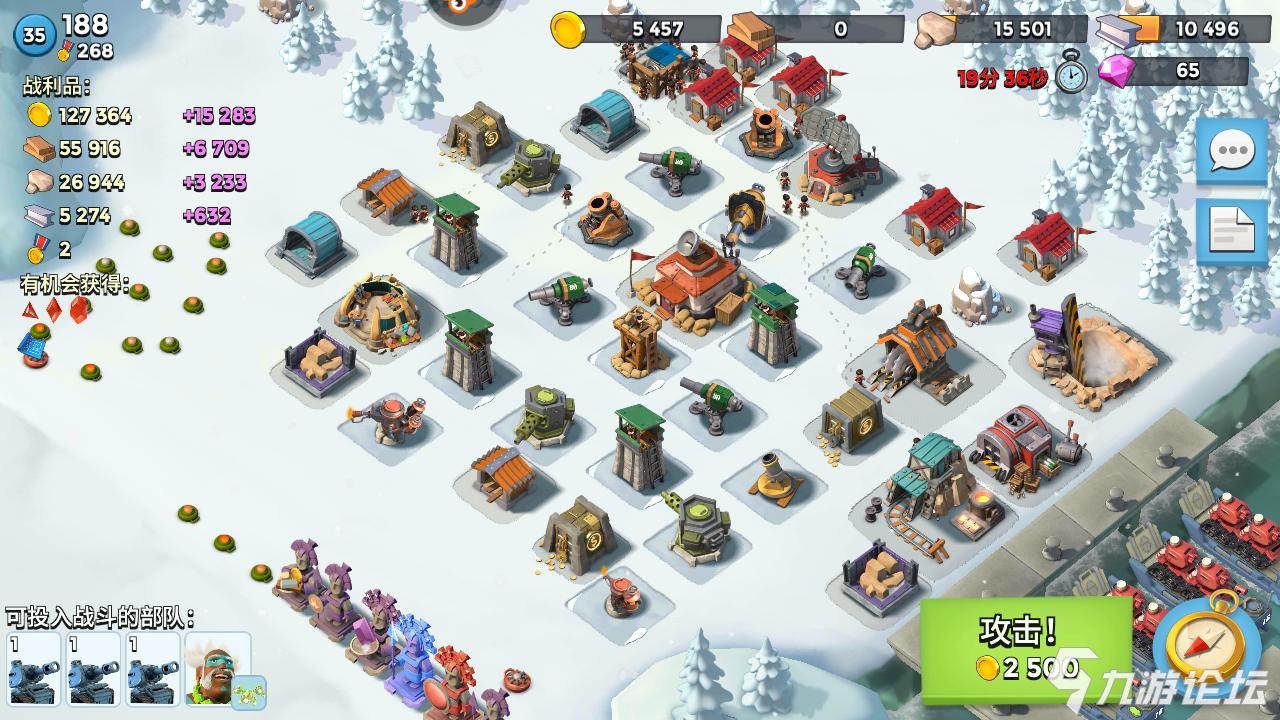The width and height of the screenshot is (1280, 720).
Task: Click the purple diamond gem icon
Action: click(1115, 71)
